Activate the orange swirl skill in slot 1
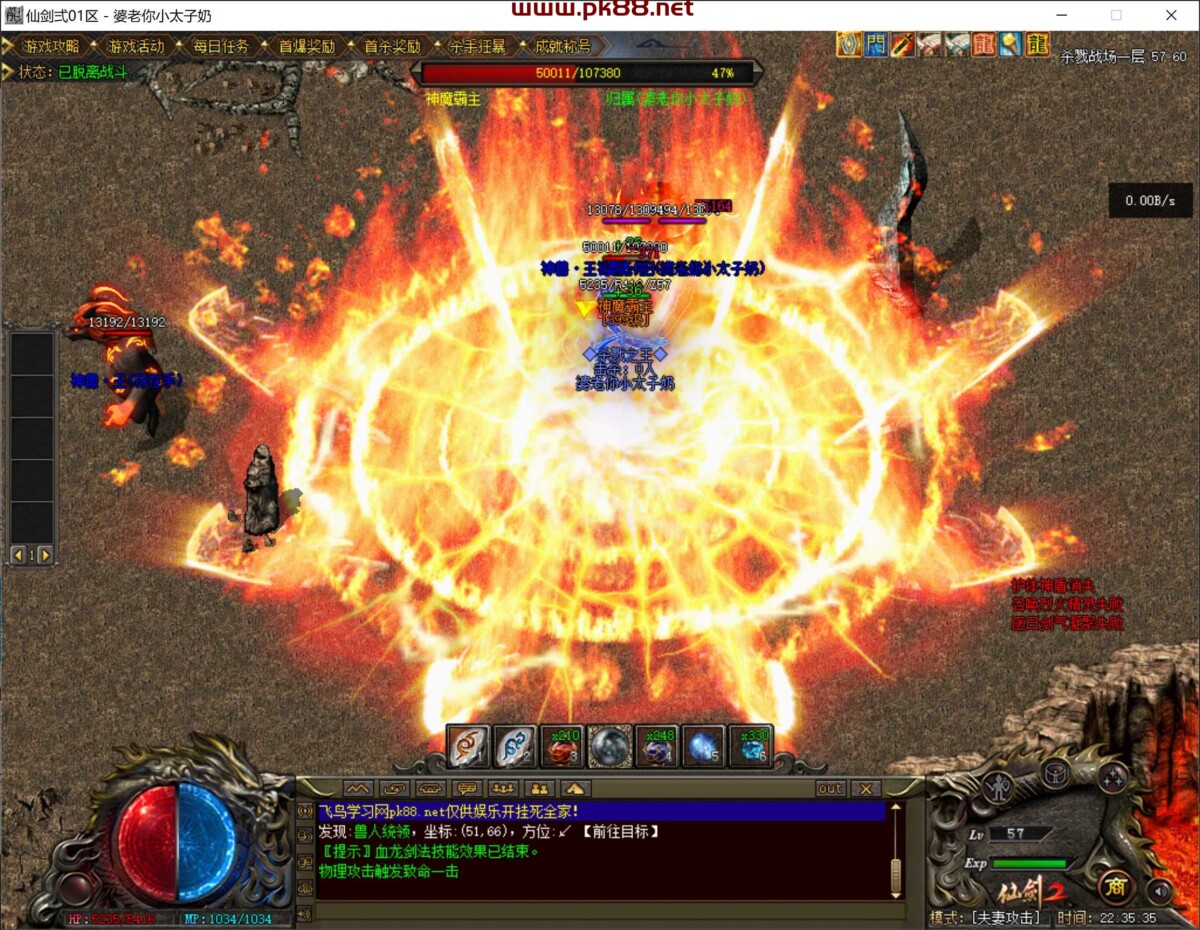This screenshot has width=1200, height=930. (467, 746)
